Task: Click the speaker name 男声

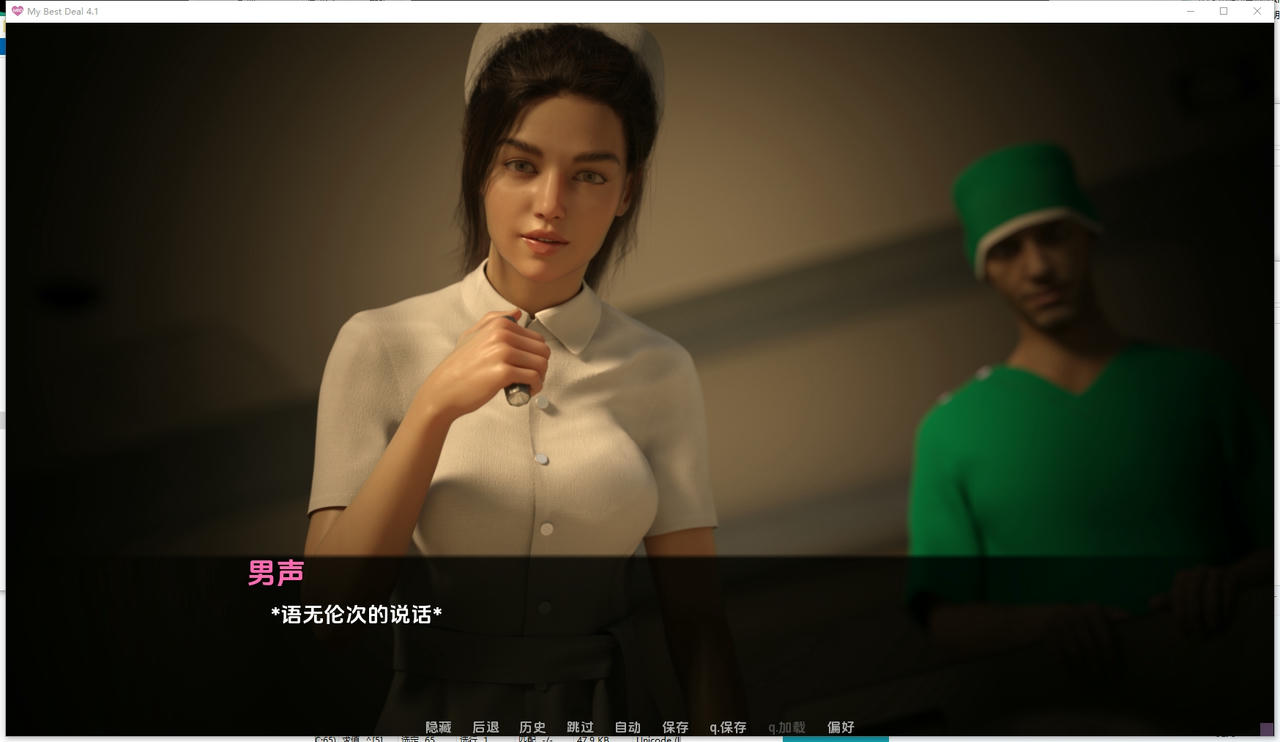Action: coord(275,571)
